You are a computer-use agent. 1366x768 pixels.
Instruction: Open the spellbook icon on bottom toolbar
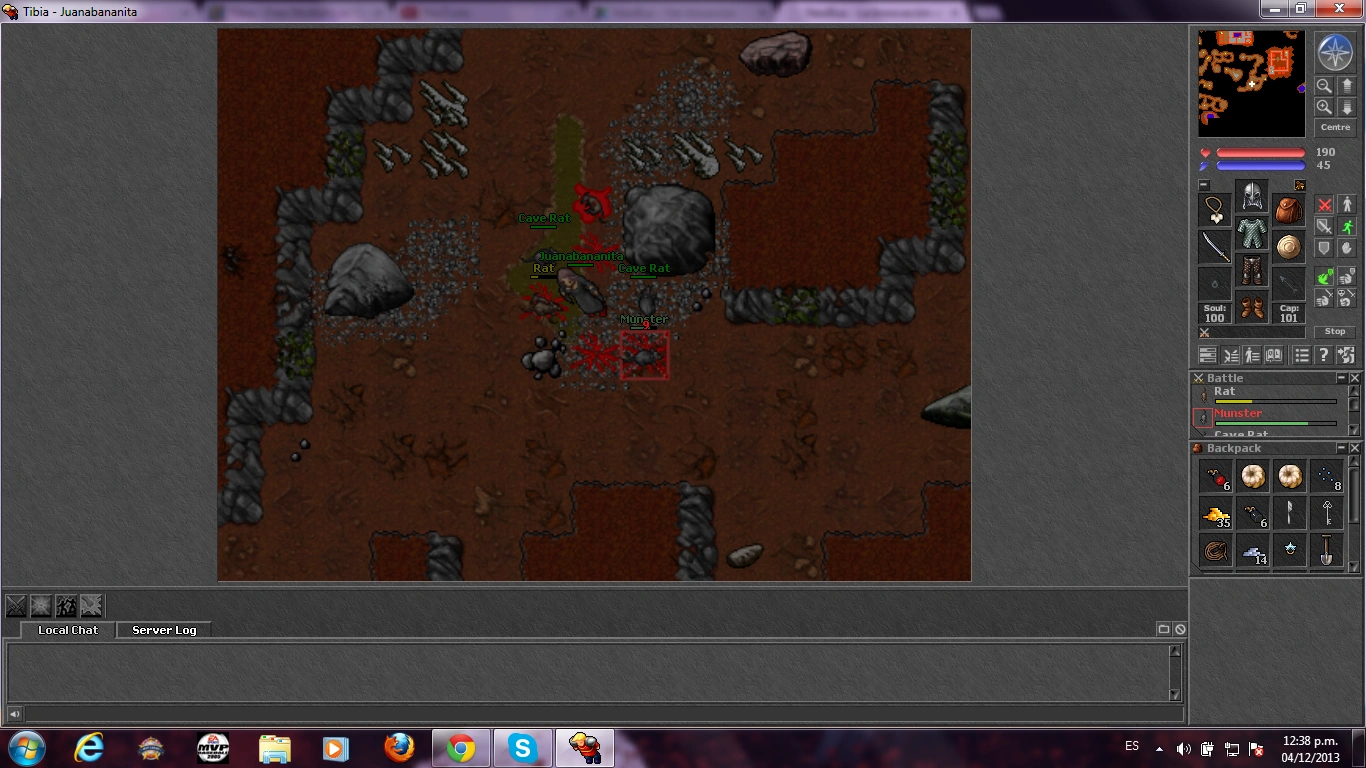click(1274, 354)
